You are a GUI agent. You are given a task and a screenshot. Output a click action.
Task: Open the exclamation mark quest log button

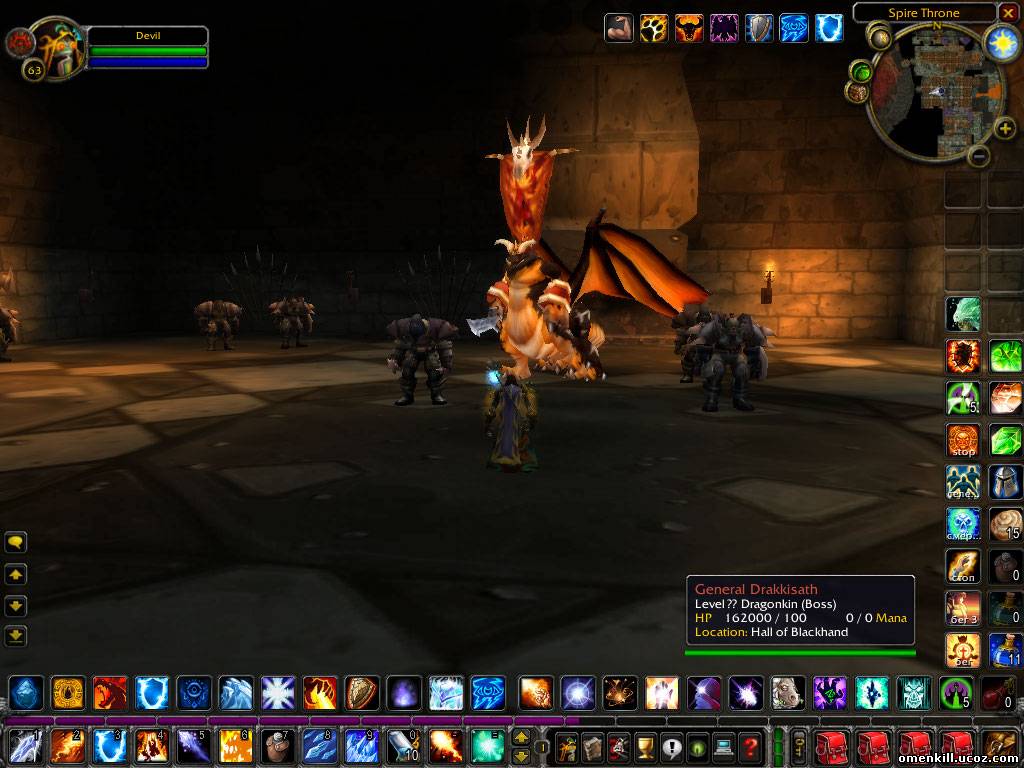point(671,746)
